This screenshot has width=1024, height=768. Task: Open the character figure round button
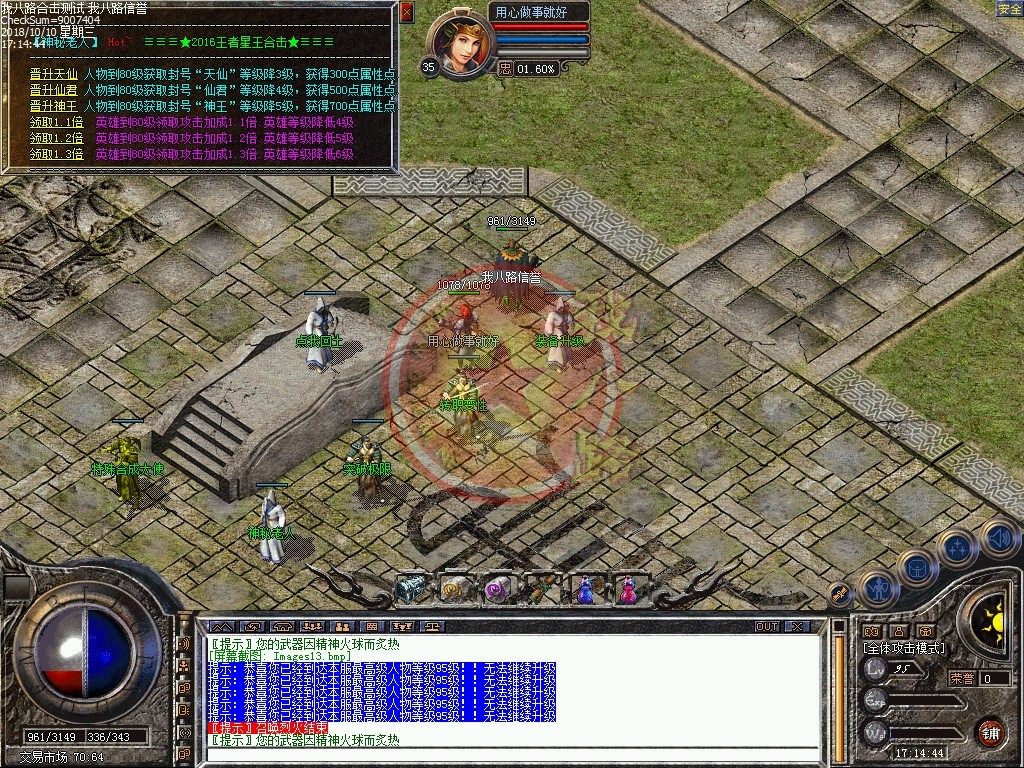tap(878, 590)
